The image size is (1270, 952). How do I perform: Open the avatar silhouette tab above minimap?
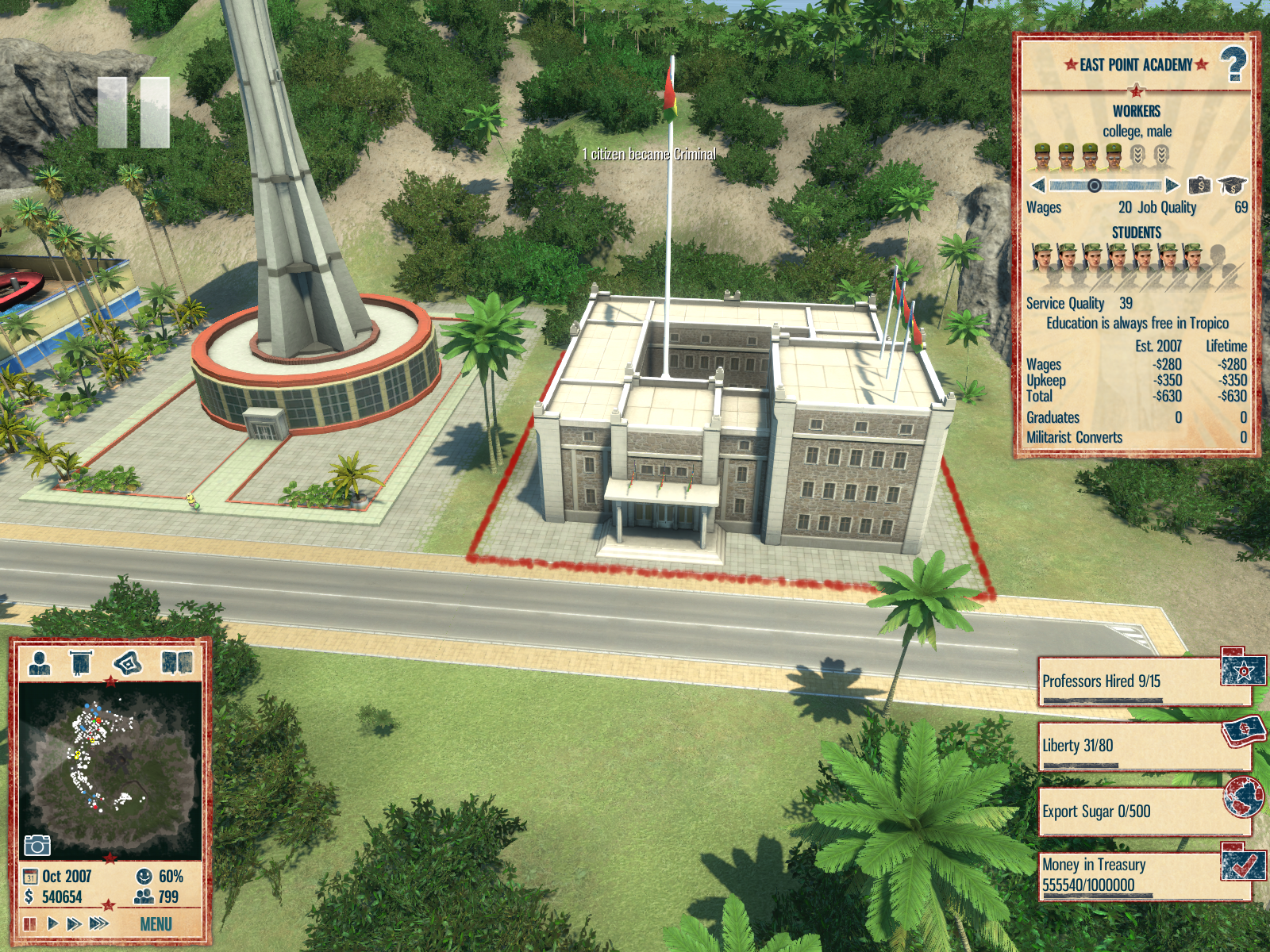tap(40, 662)
